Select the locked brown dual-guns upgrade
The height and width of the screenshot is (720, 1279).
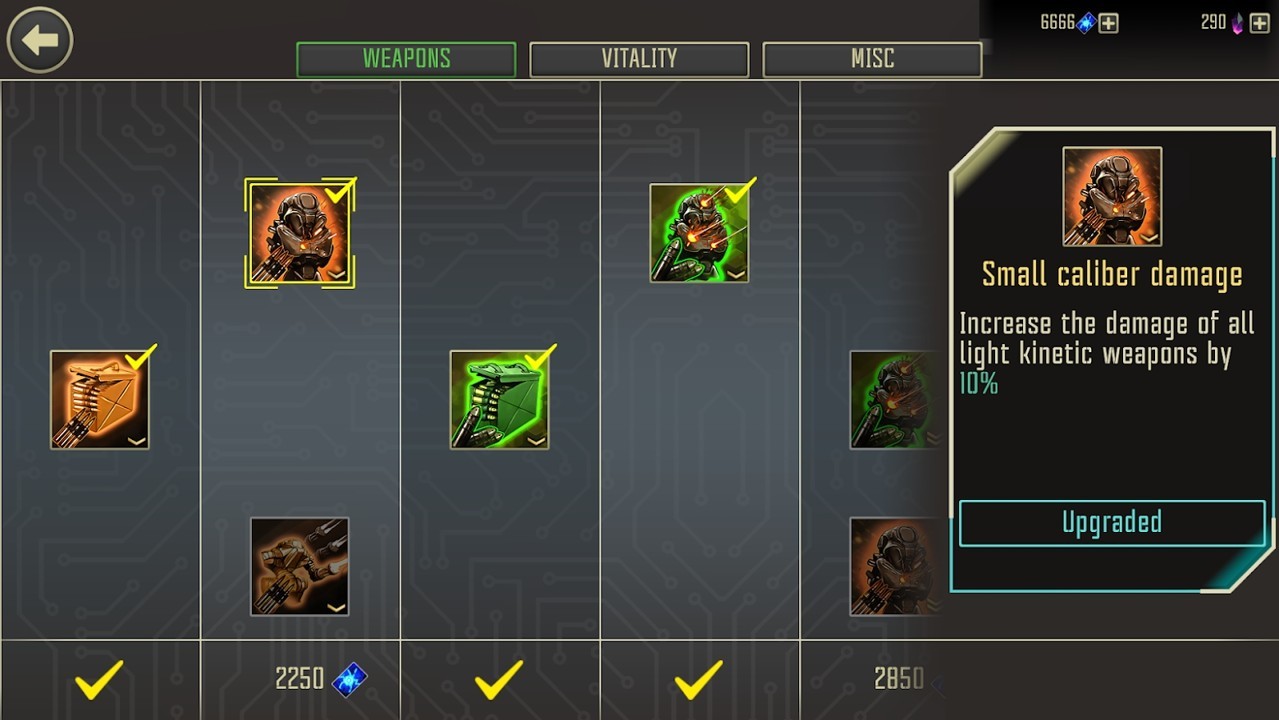[299, 566]
